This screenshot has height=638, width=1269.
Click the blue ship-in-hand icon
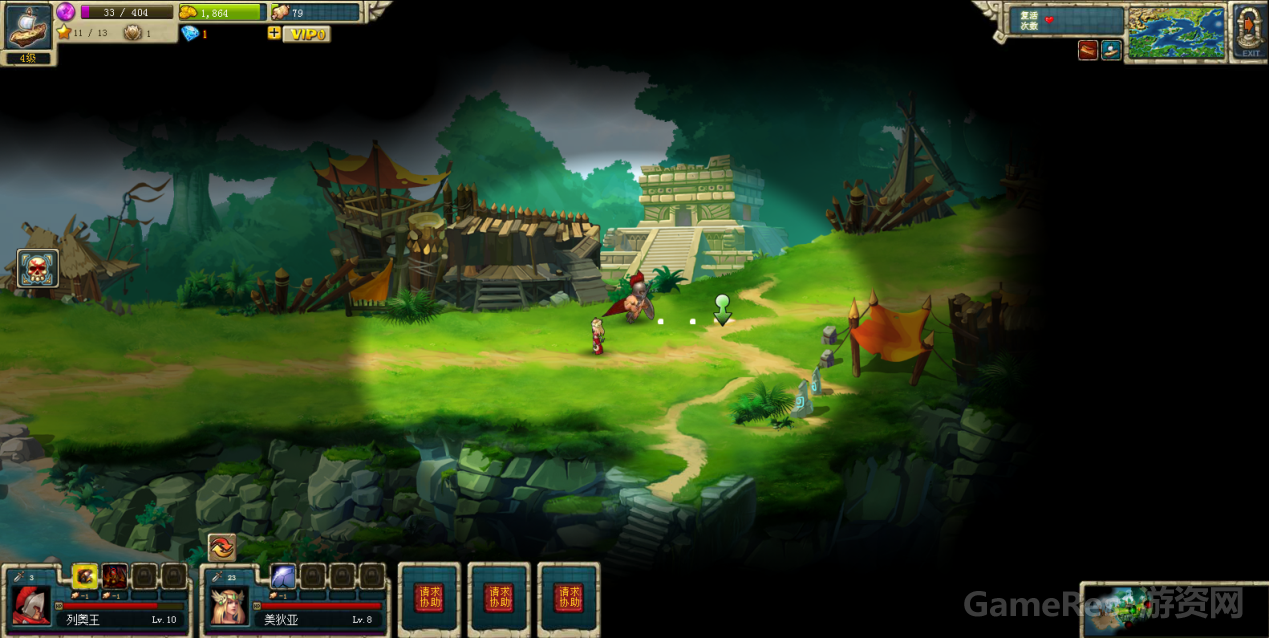tap(1111, 50)
